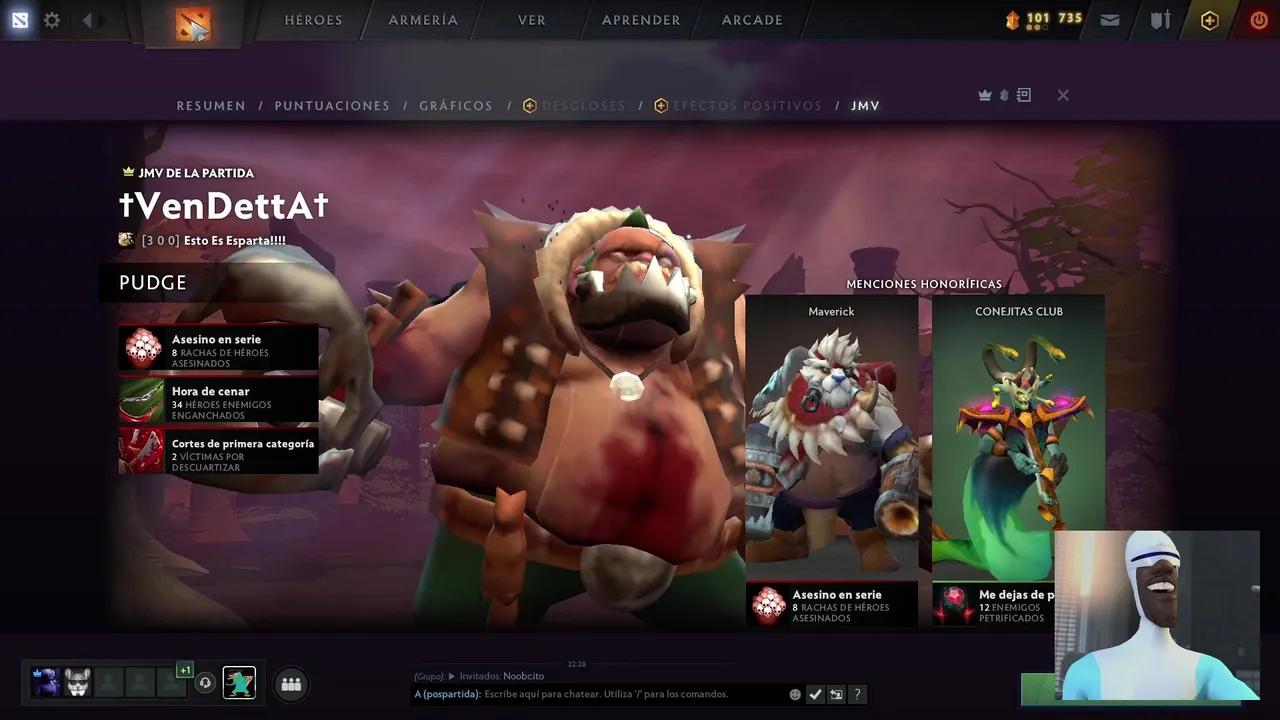Image resolution: width=1280 pixels, height=720 pixels.
Task: Open the crown trophy icon near the close button
Action: point(984,95)
